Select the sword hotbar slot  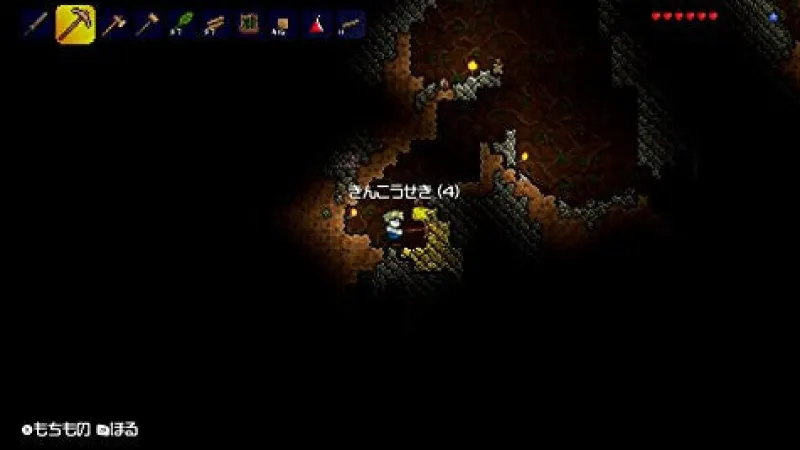tap(36, 24)
